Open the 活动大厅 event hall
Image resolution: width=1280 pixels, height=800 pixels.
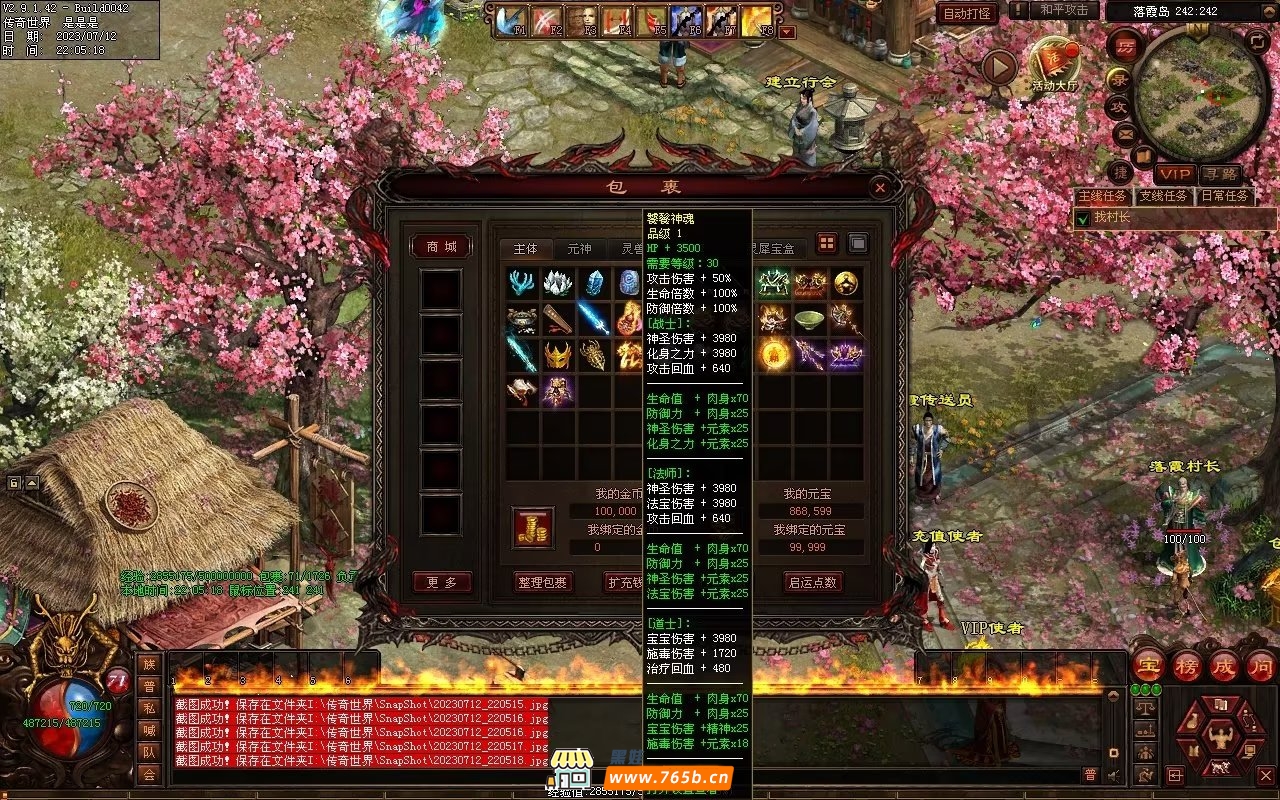[1055, 66]
